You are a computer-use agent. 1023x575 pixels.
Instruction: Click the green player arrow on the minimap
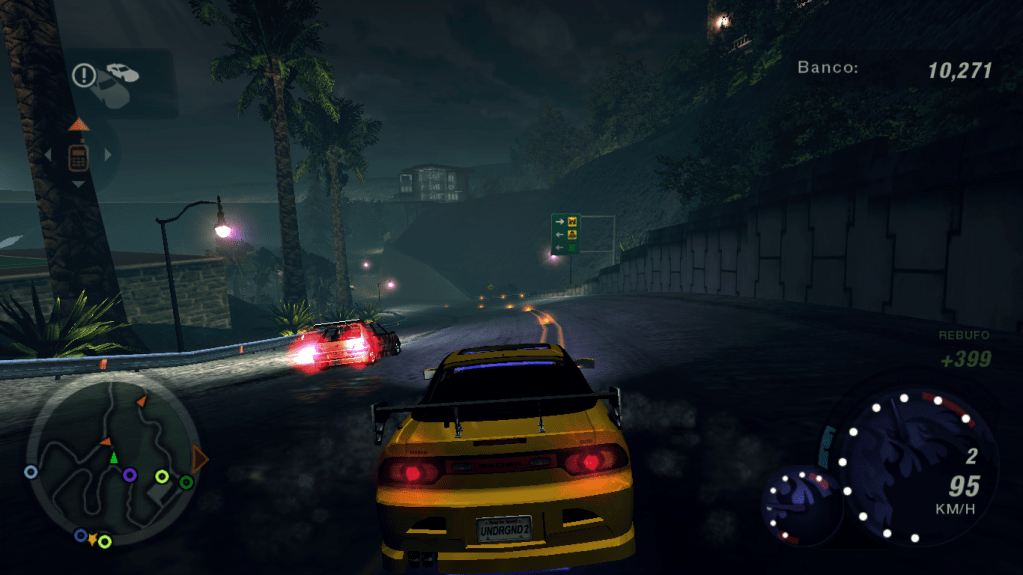113,458
